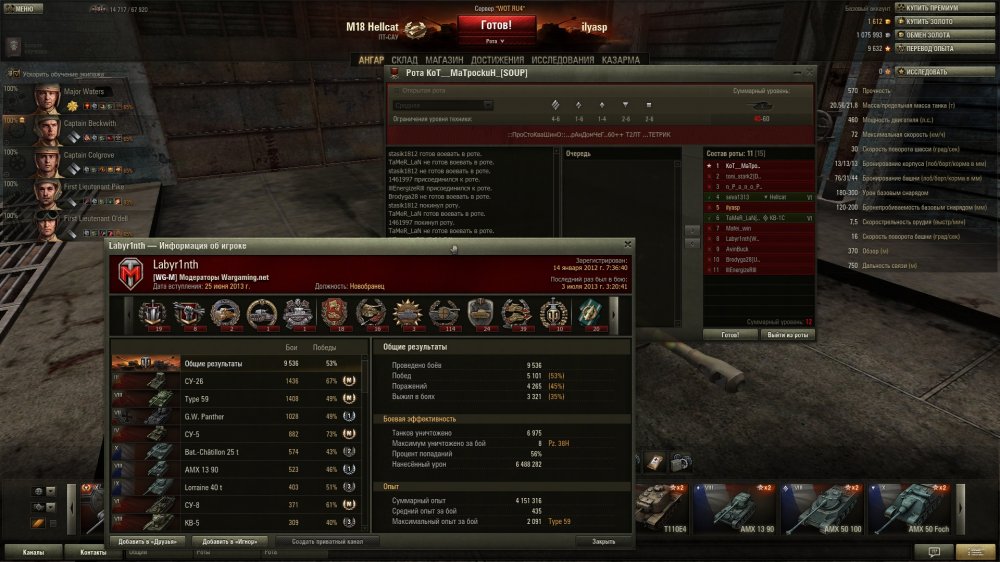Go to the ДОСТИЖЕНИЯ tab
The width and height of the screenshot is (1000, 562).
tap(499, 60)
